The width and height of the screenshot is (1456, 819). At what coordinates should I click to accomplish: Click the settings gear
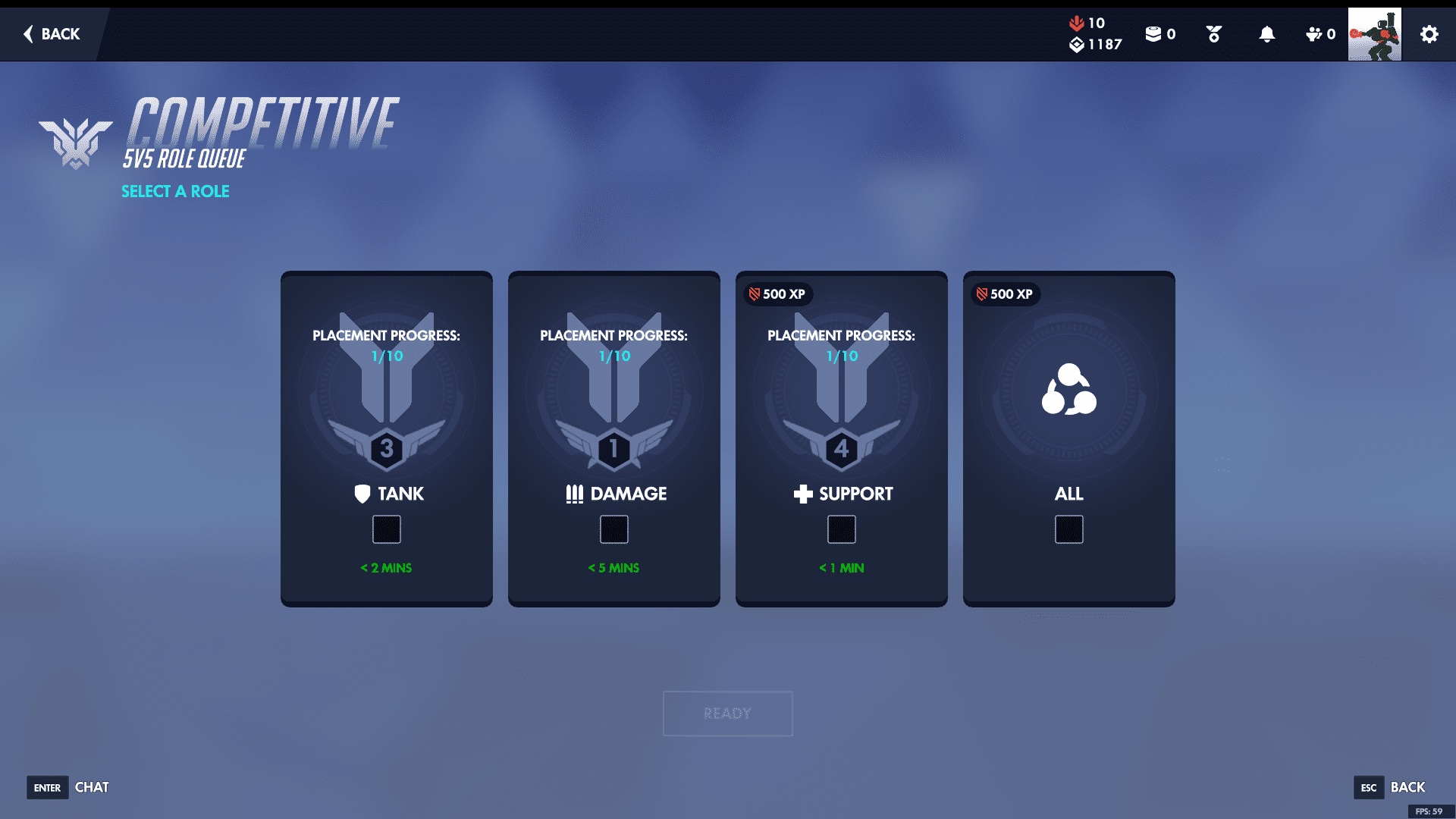pos(1429,34)
